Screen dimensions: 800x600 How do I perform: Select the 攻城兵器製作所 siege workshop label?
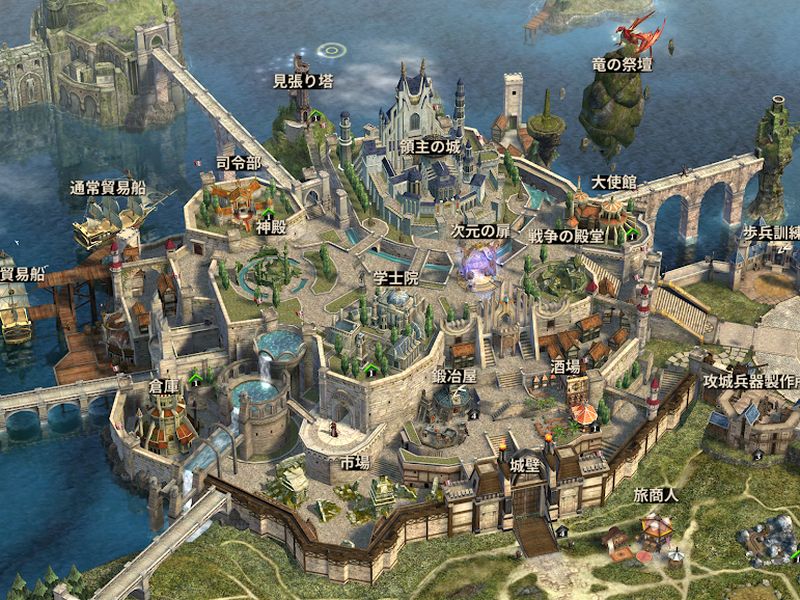[x=751, y=382]
